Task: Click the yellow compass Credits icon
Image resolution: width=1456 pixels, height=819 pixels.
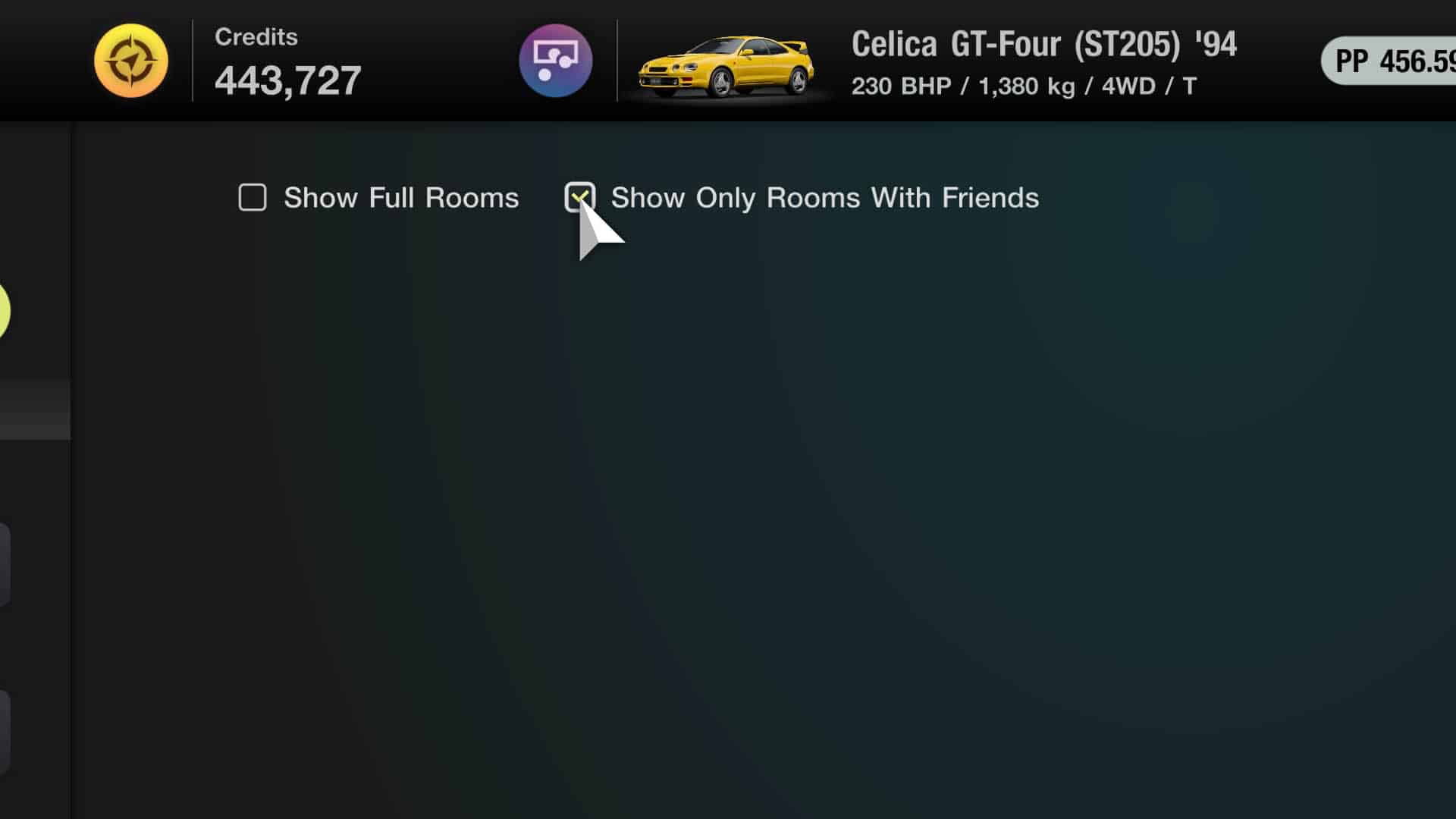Action: pyautogui.click(x=130, y=61)
